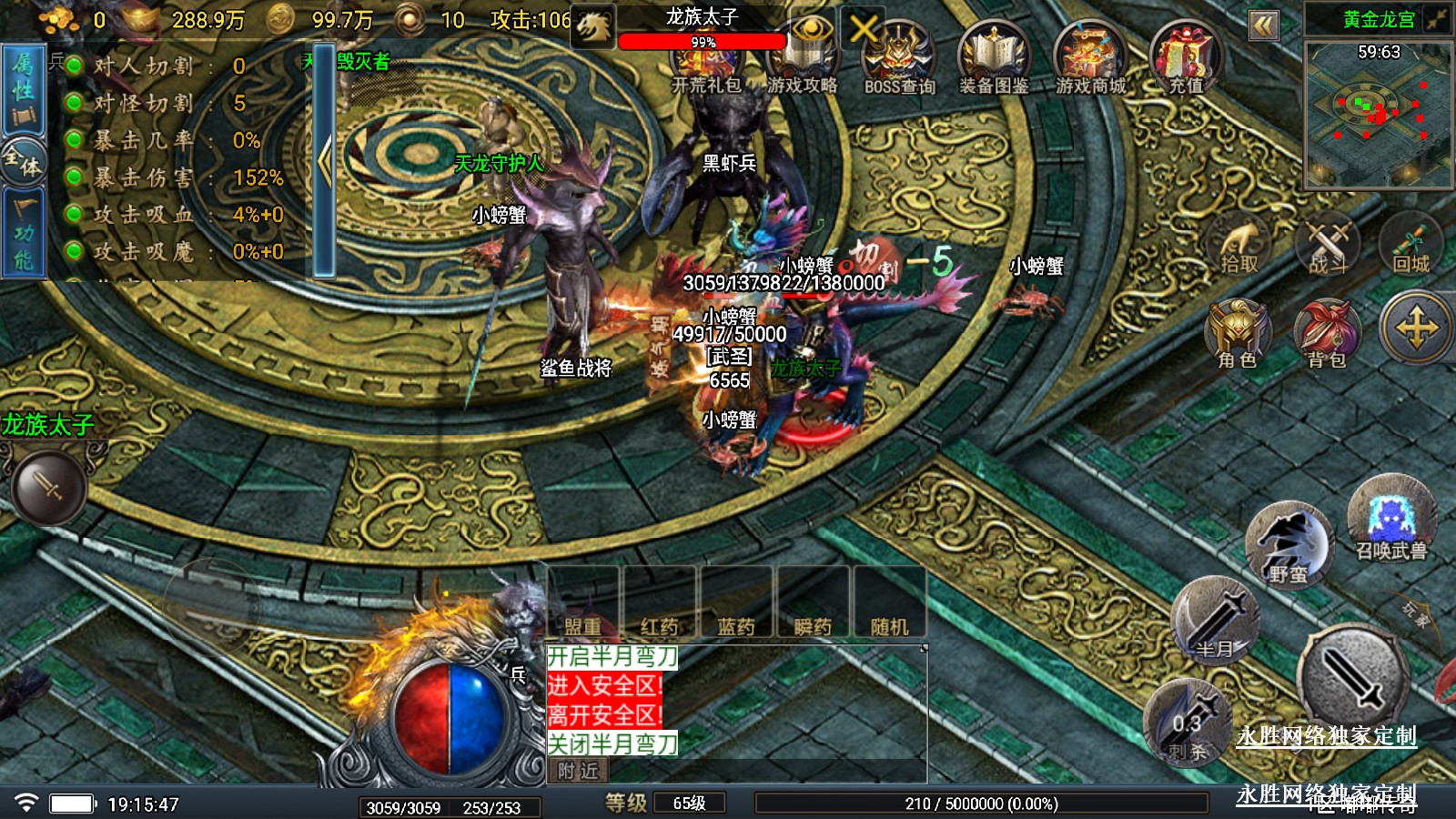The height and width of the screenshot is (819, 1456).
Task: Collapse the top icon row with the arrow
Action: coord(1263,25)
